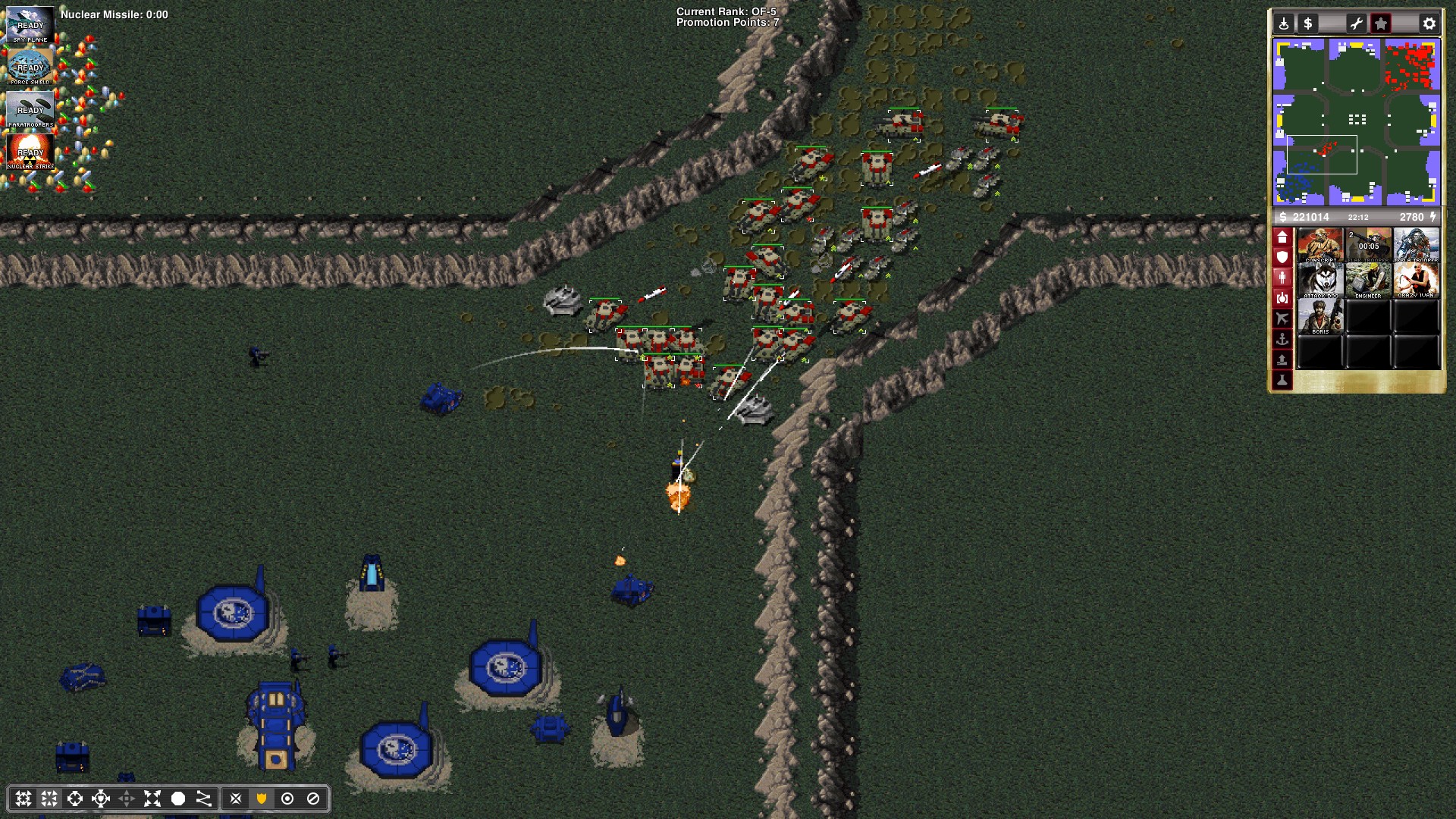Launch the Nuclear Strike power
1456x819 pixels.
(30, 152)
